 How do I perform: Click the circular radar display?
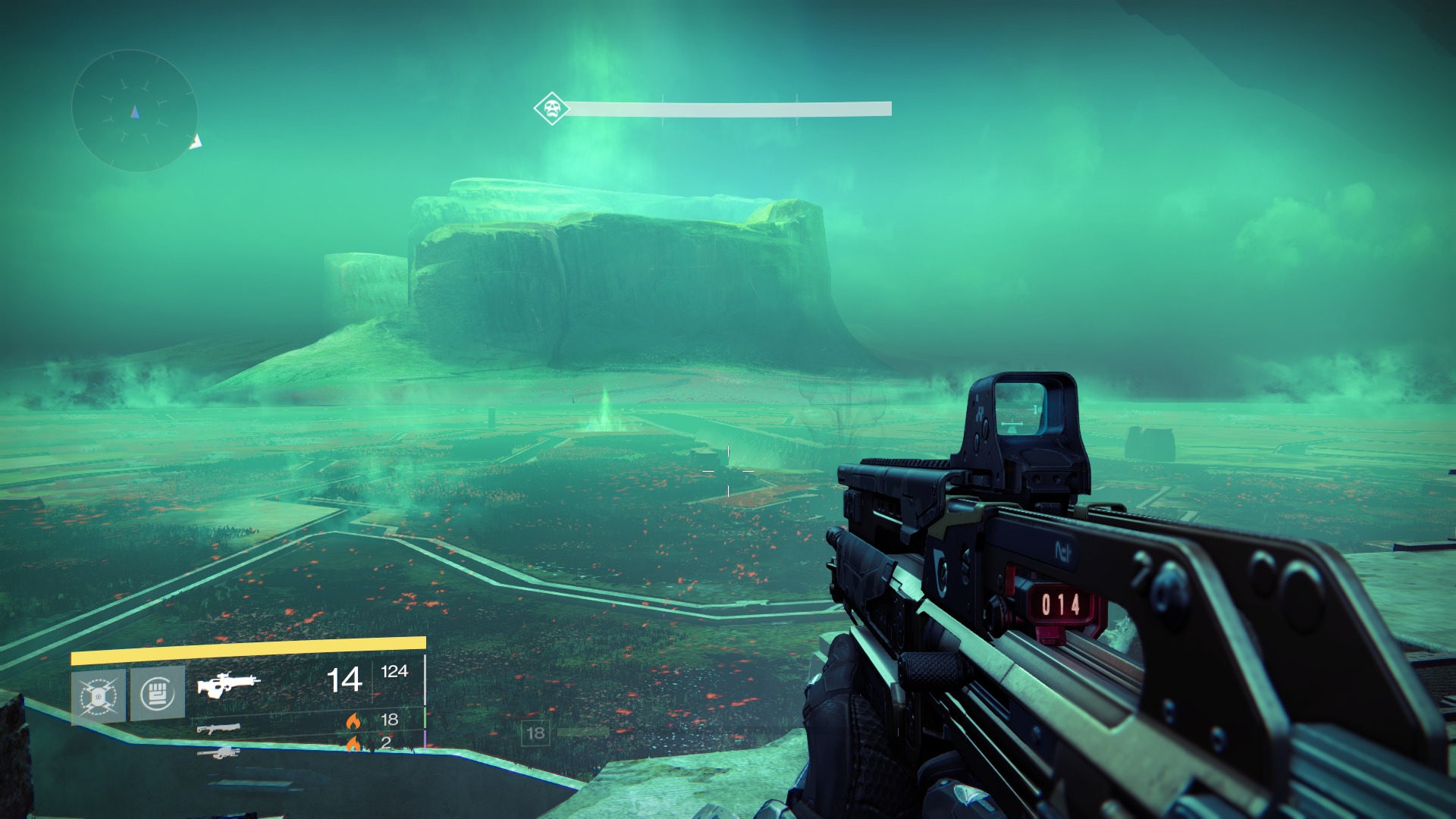(135, 111)
